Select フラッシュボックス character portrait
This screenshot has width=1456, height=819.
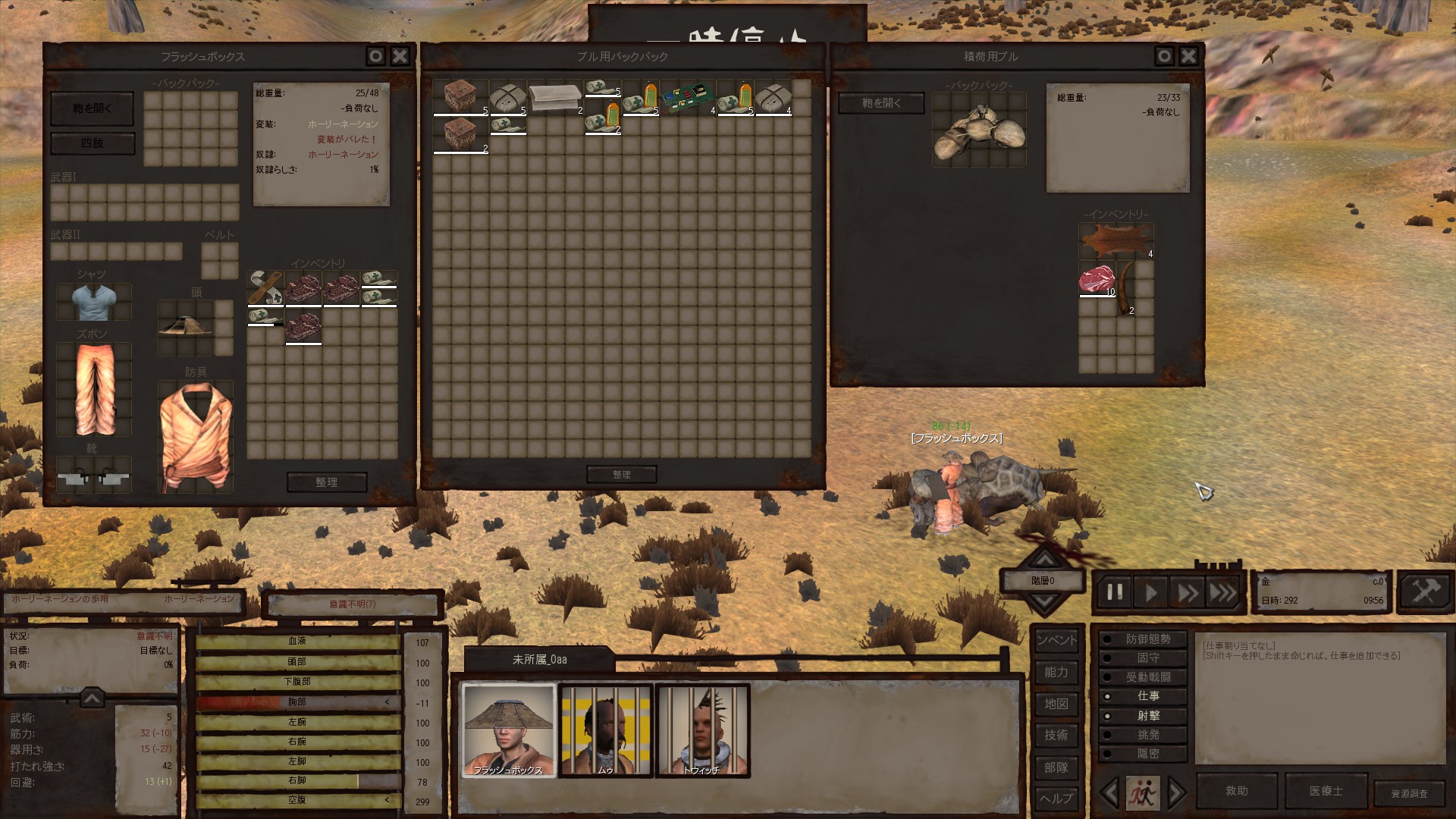(x=509, y=730)
